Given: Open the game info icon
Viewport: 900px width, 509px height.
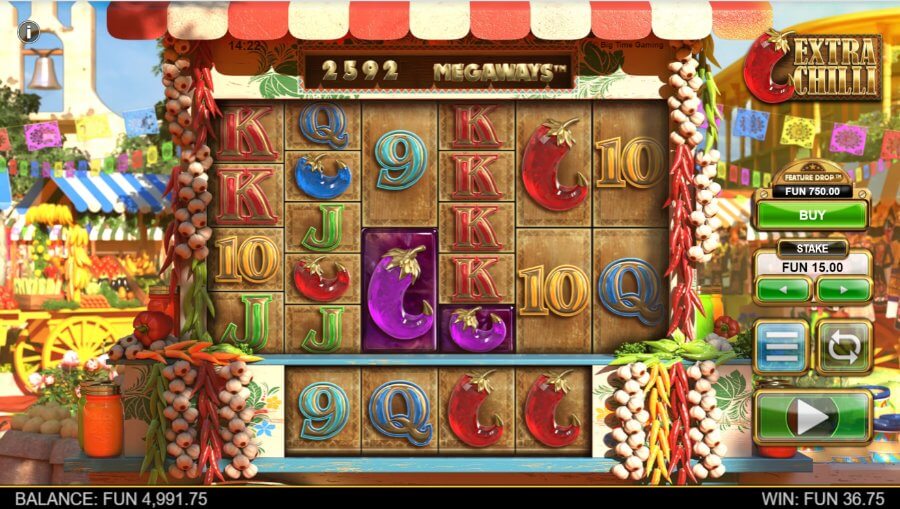Looking at the screenshot, I should click(28, 32).
